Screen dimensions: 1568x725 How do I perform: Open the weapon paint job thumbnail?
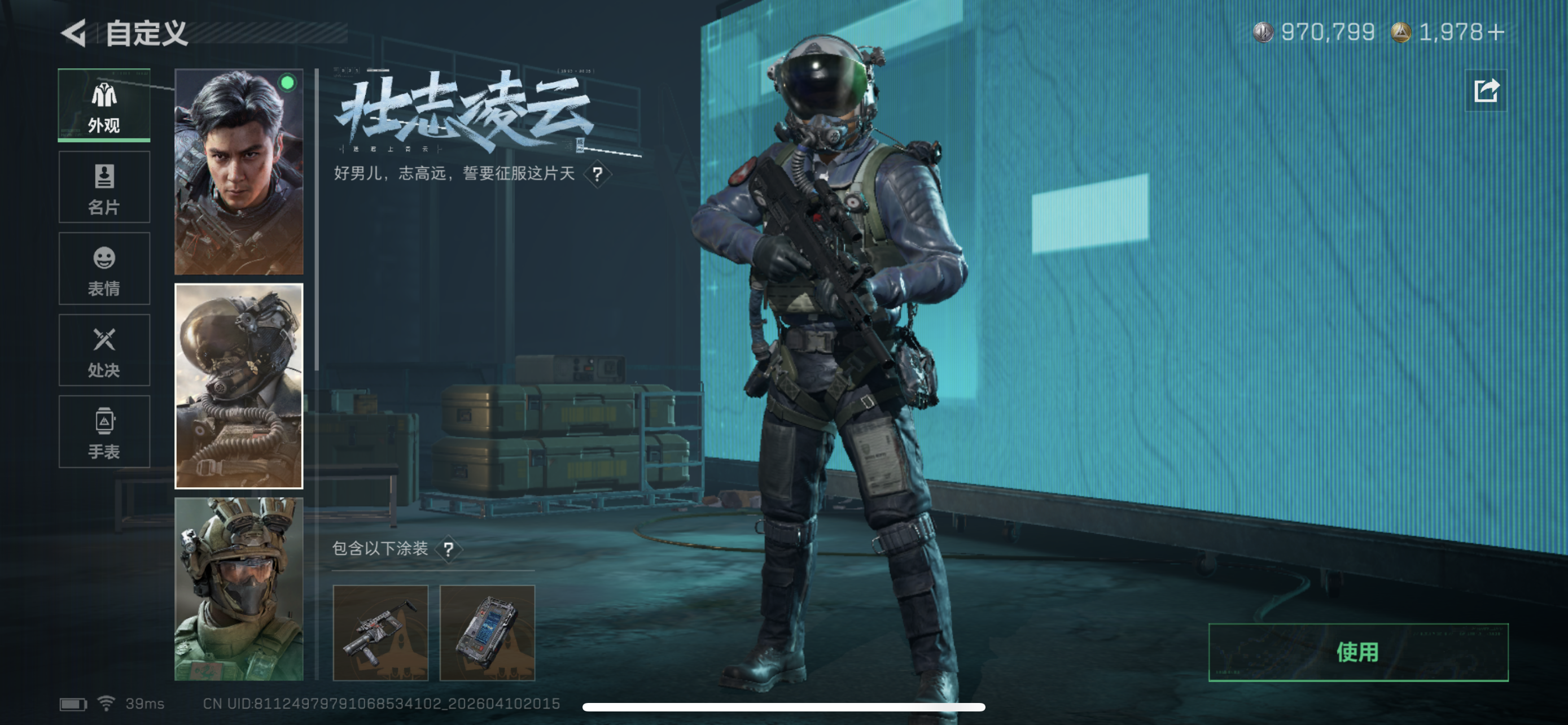point(382,634)
